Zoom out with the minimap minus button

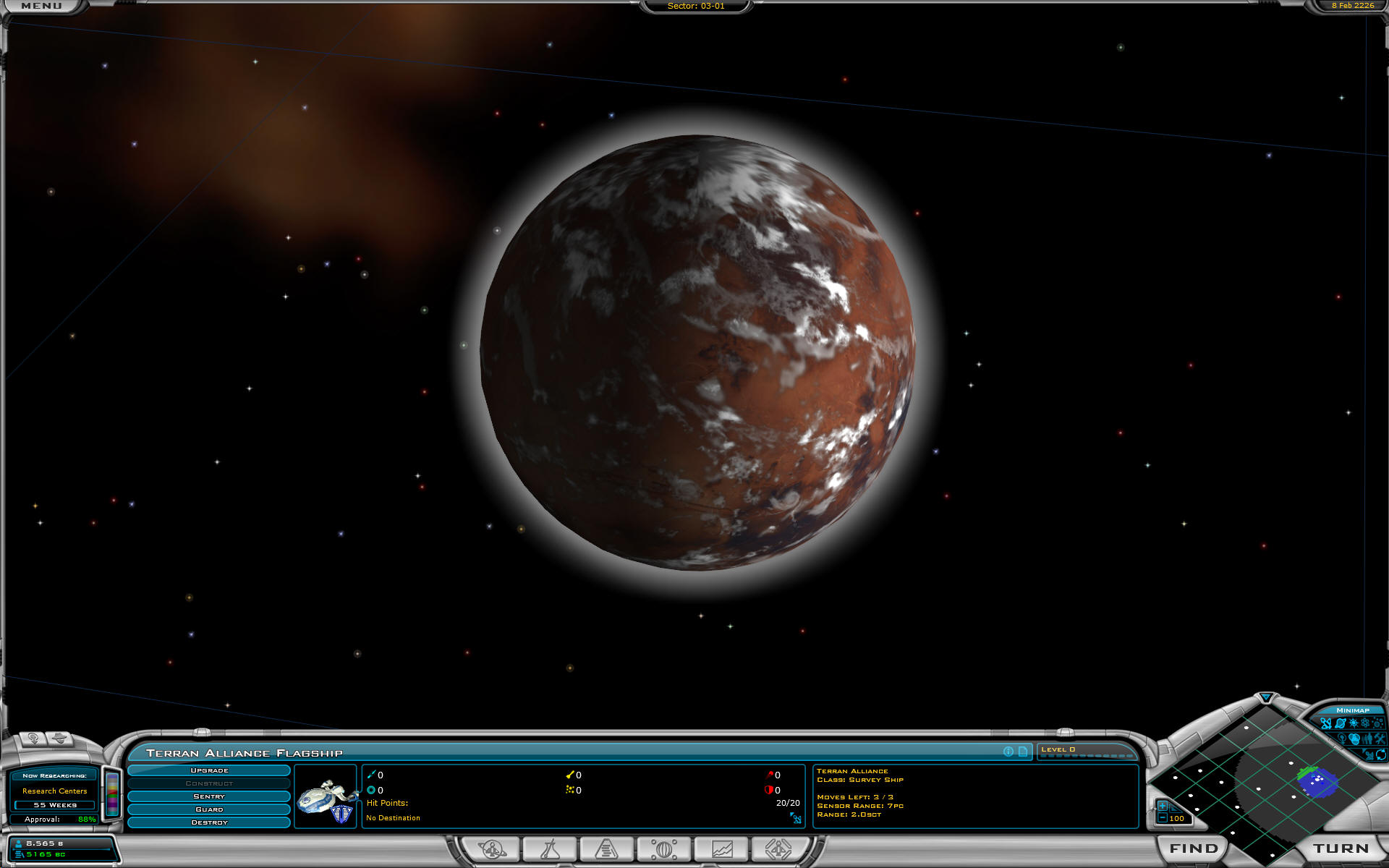pyautogui.click(x=1162, y=818)
